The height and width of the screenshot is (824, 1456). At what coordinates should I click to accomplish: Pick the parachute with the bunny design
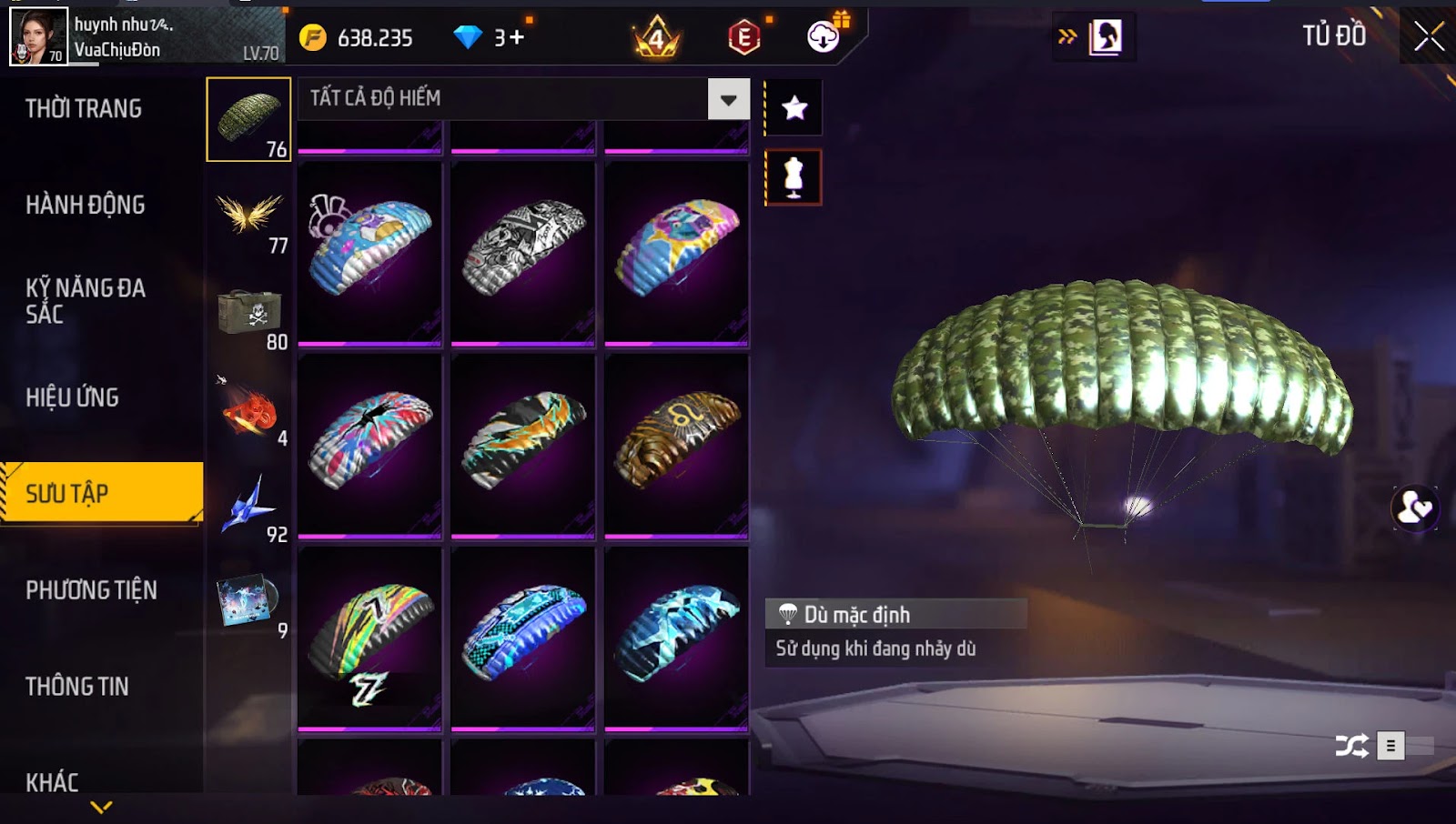coord(369,250)
